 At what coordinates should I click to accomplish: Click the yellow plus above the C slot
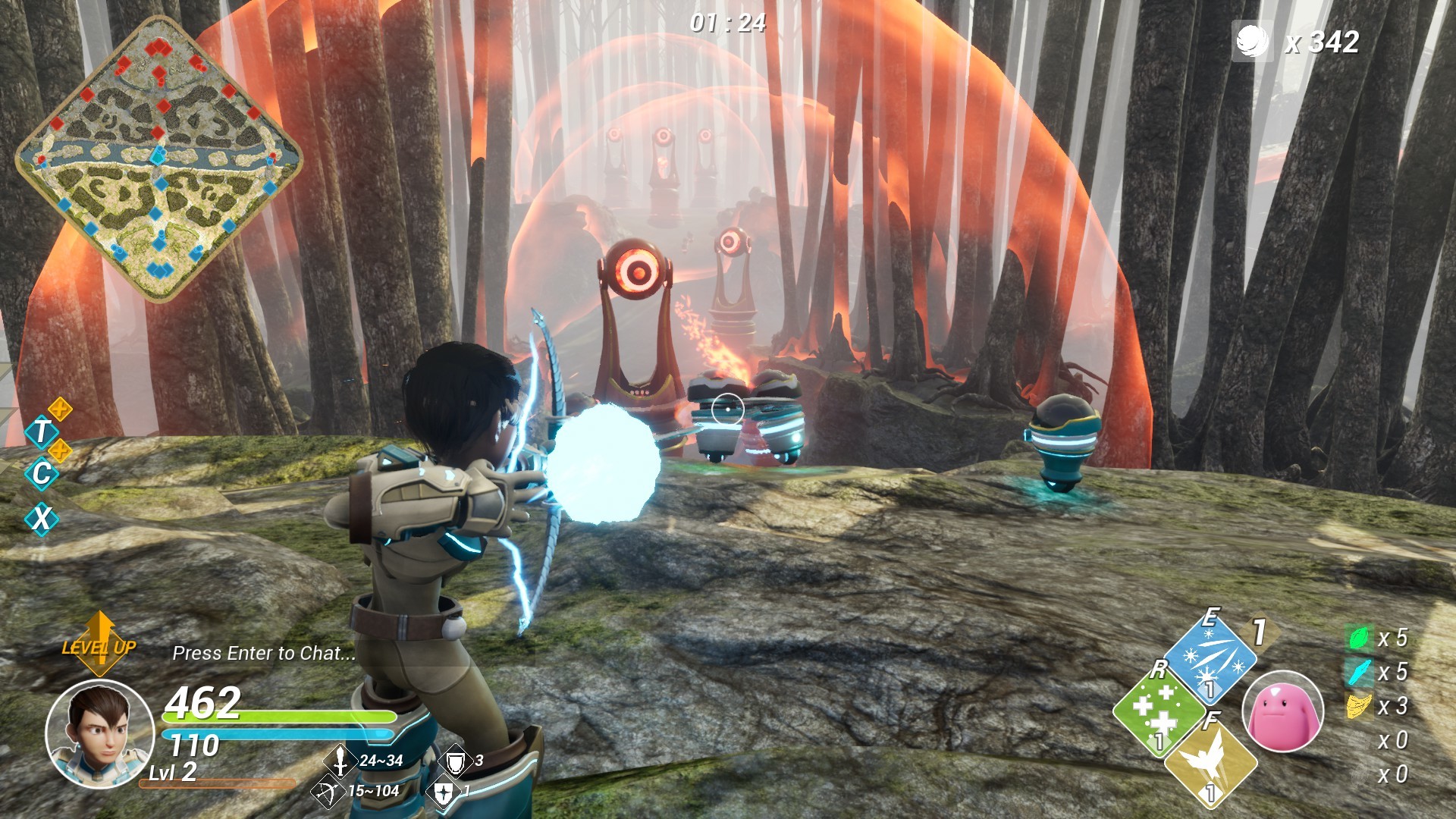click(60, 450)
